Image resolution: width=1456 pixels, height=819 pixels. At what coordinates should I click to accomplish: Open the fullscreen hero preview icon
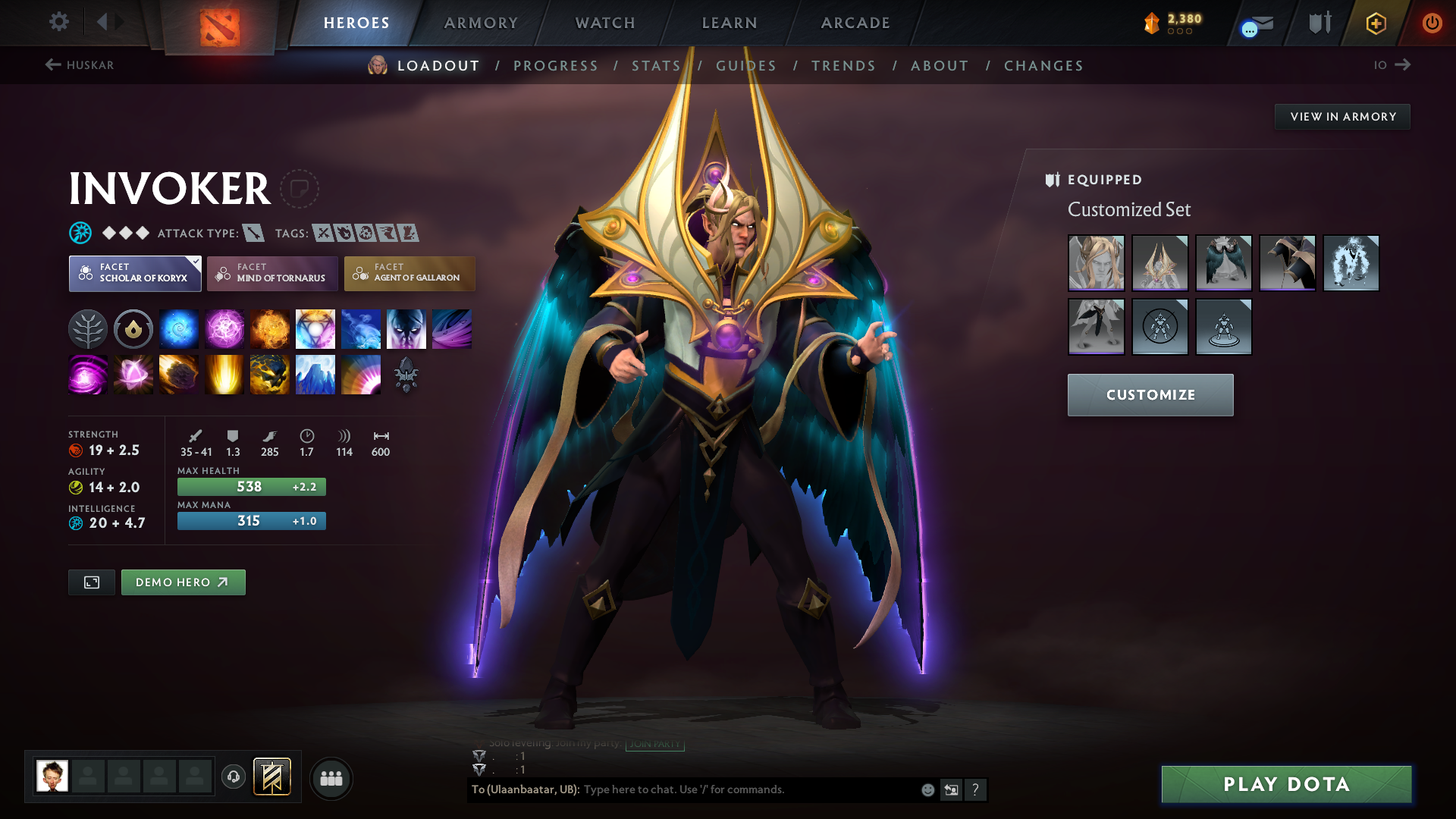click(x=91, y=582)
